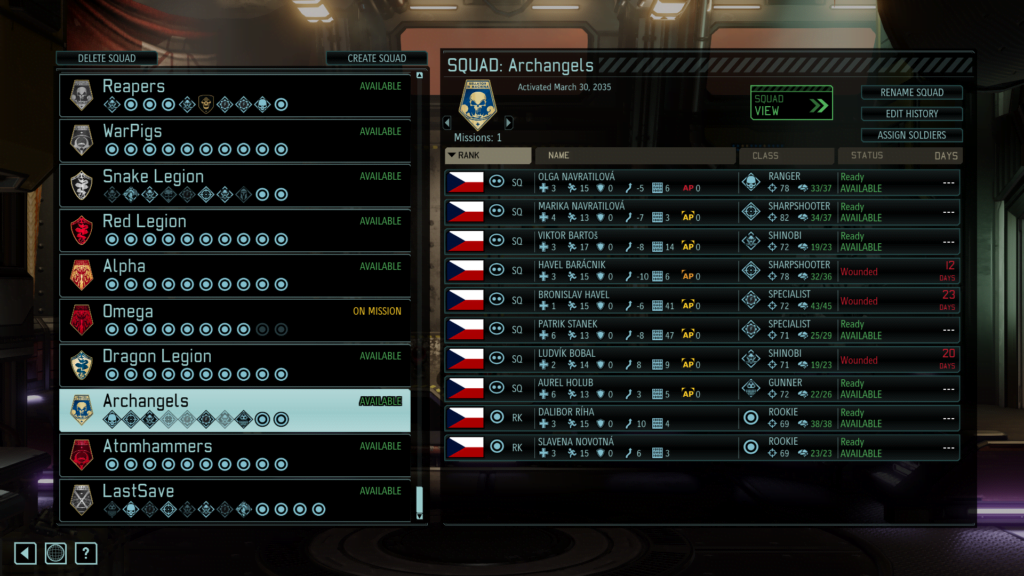1024x576 pixels.
Task: Create a new squad
Action: click(x=376, y=59)
